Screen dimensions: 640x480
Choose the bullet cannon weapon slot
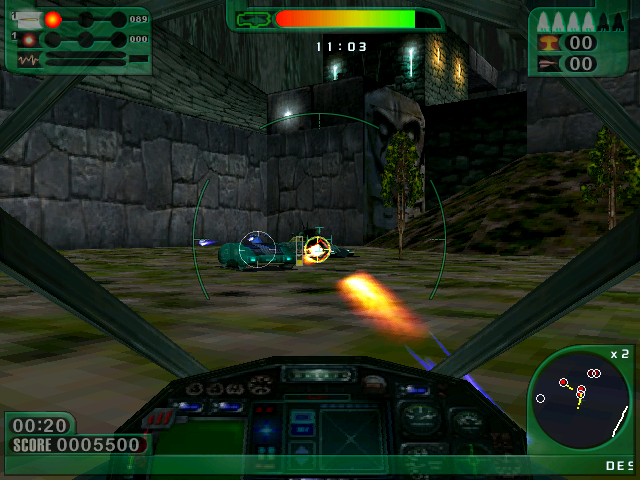pos(26,19)
